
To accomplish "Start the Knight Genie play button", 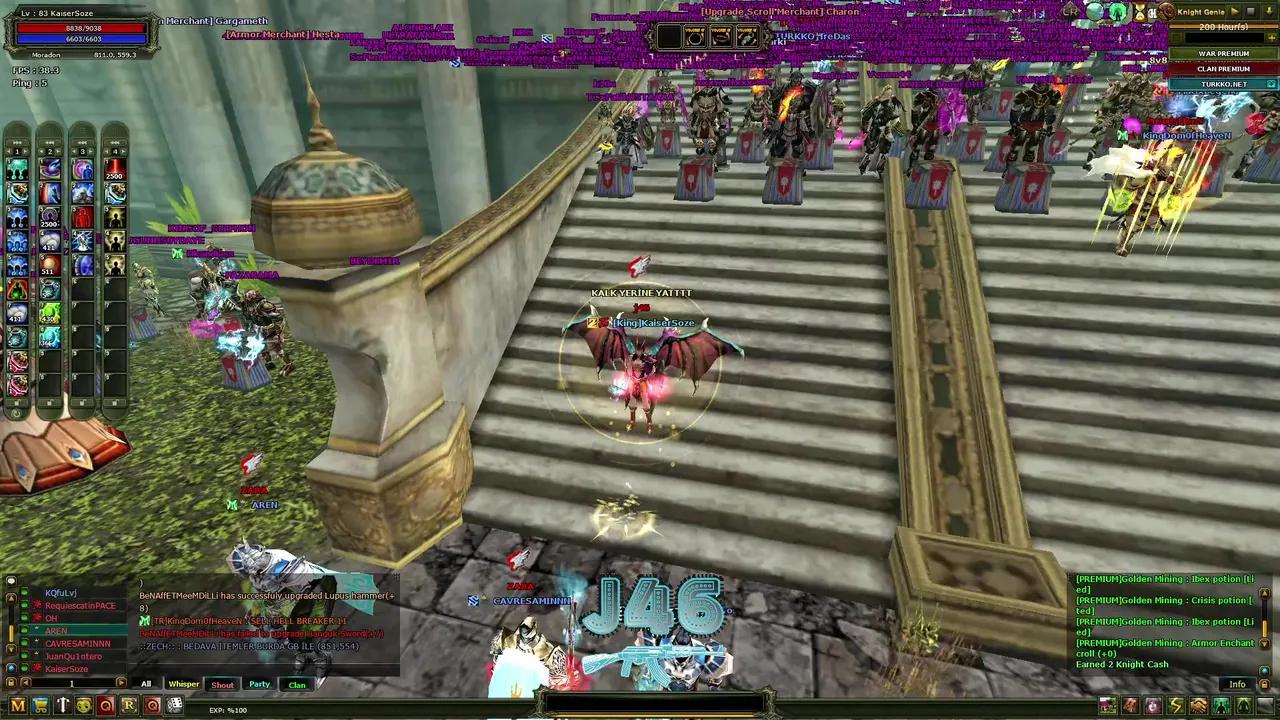I will pyautogui.click(x=1235, y=11).
